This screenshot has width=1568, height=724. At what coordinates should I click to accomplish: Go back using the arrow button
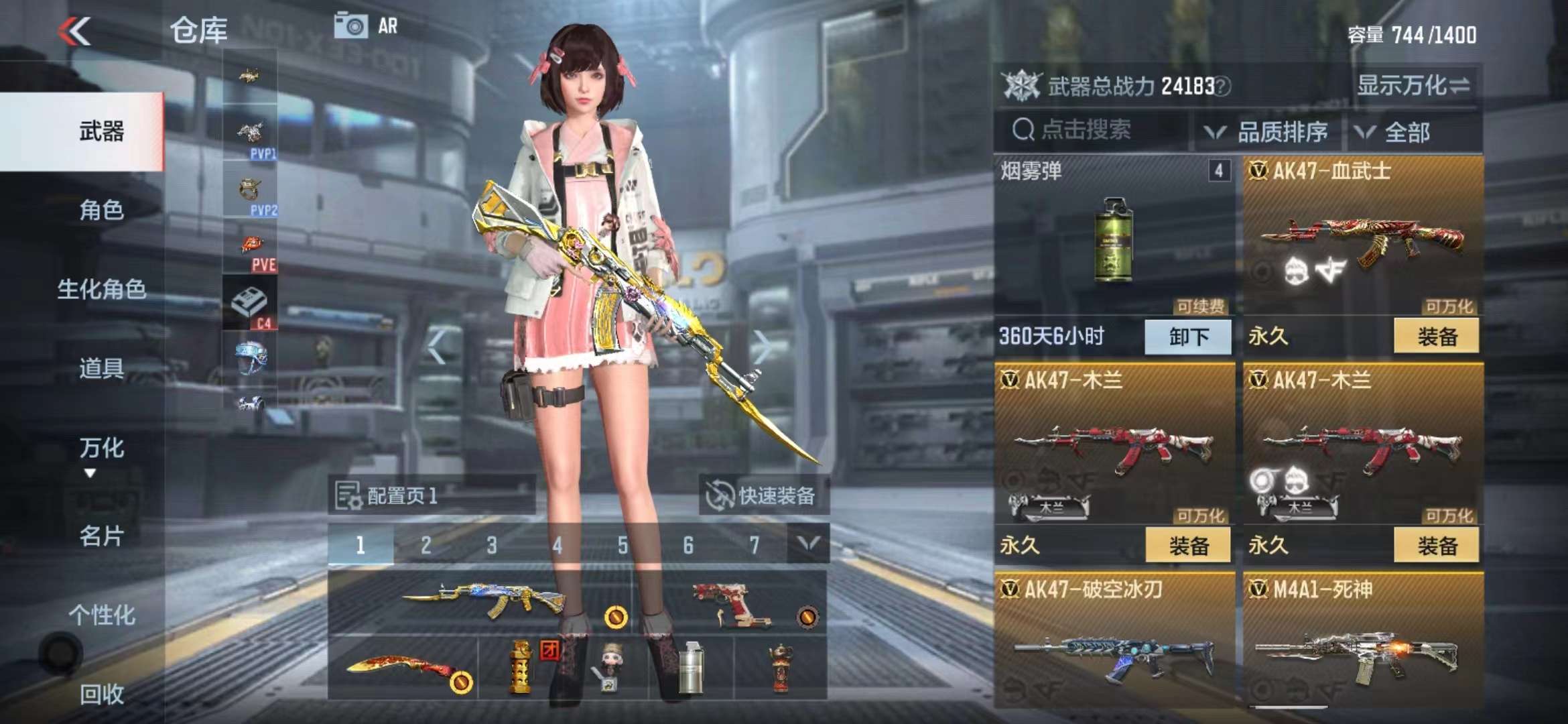click(75, 31)
